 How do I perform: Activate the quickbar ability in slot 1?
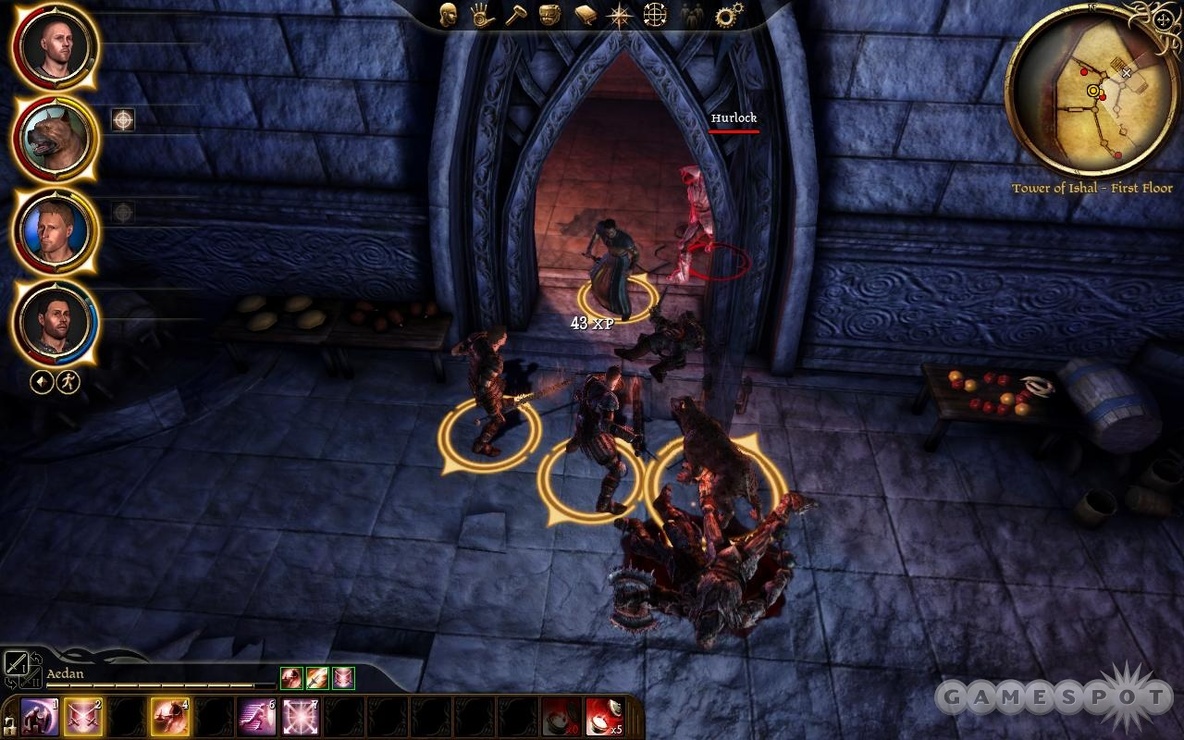tap(41, 717)
